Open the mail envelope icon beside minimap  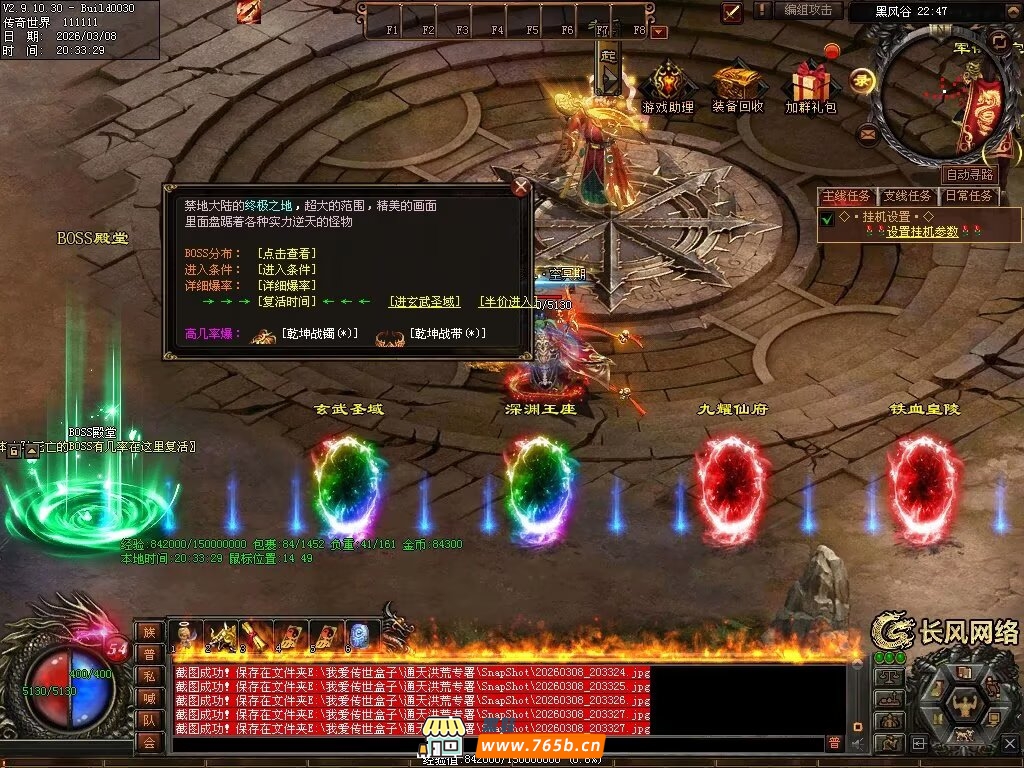click(x=867, y=132)
